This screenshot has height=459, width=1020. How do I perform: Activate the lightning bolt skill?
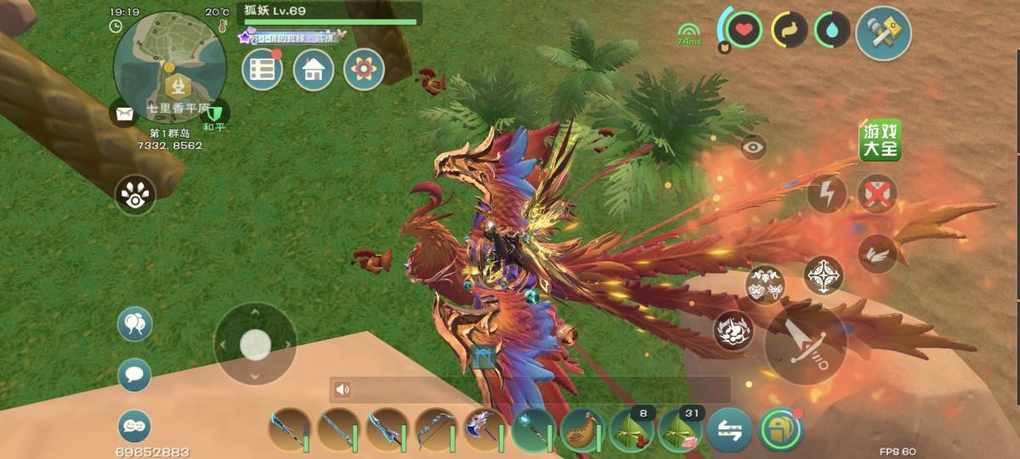826,193
